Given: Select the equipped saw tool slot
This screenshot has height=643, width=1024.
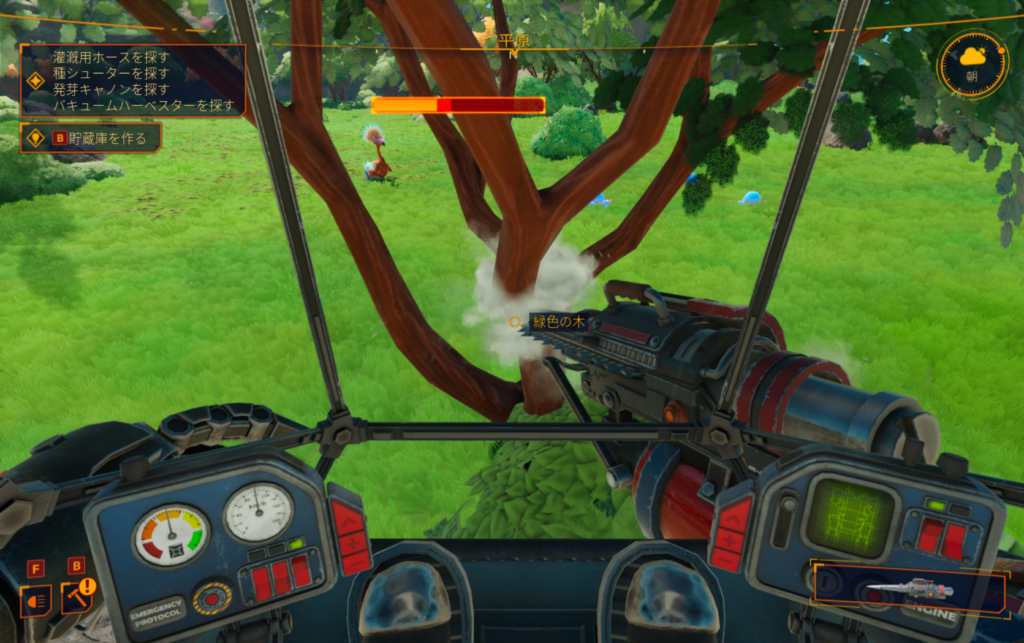Looking at the screenshot, I should [x=909, y=589].
